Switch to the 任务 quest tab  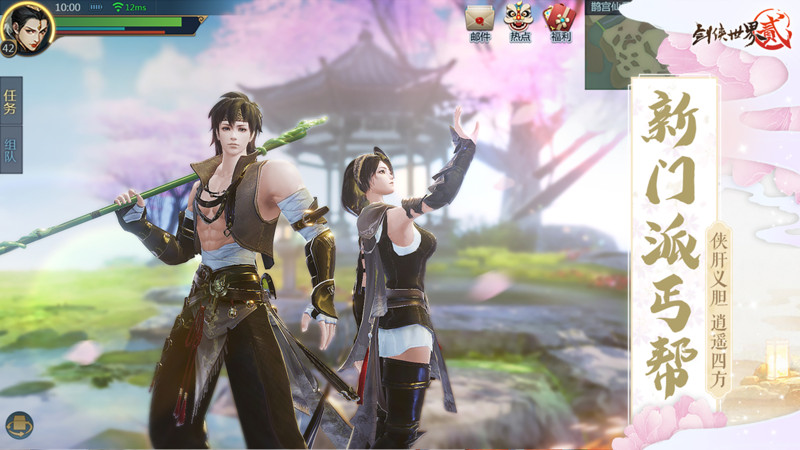coord(10,101)
